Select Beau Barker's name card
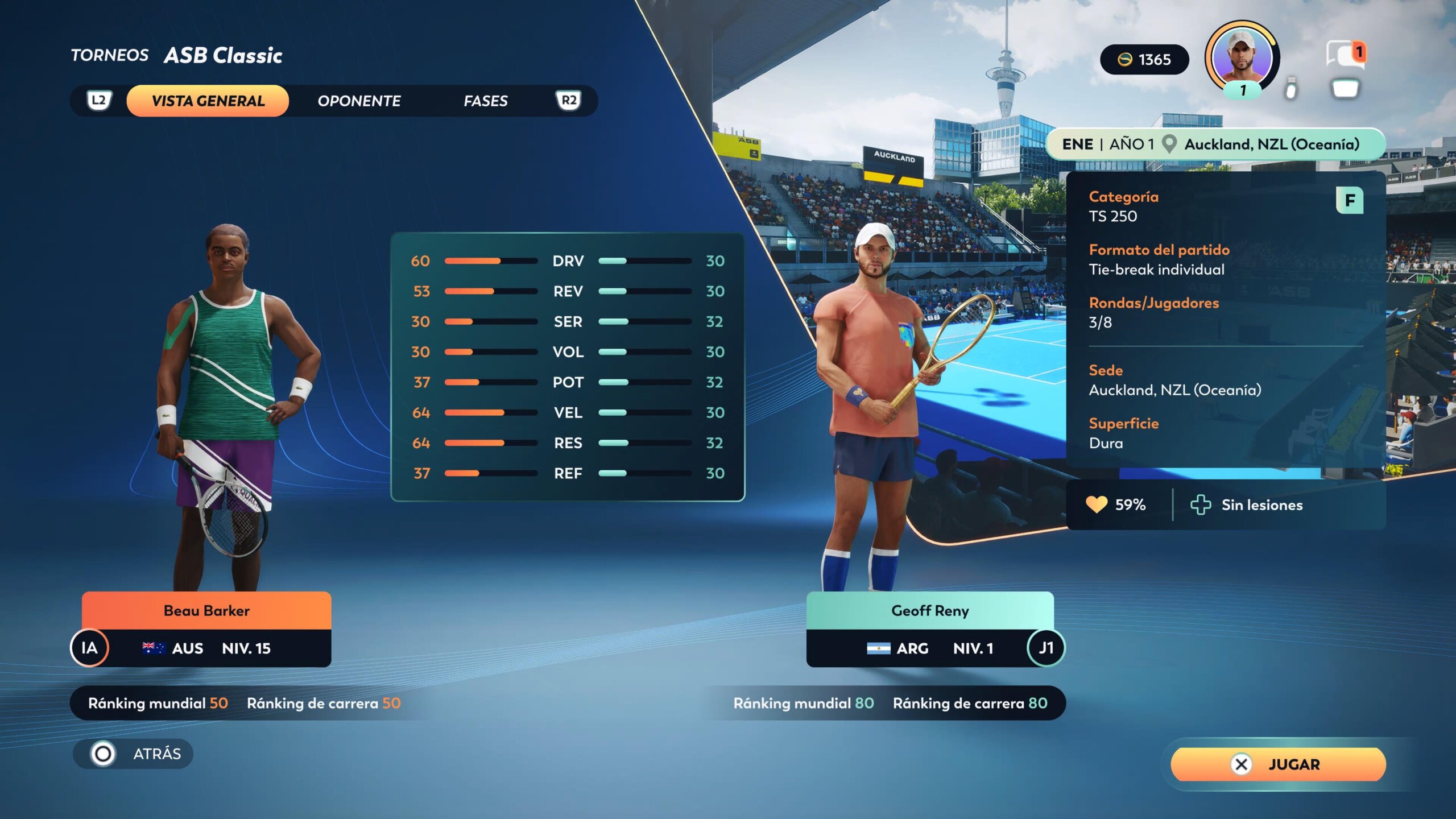Image resolution: width=1456 pixels, height=819 pixels. coord(206,611)
